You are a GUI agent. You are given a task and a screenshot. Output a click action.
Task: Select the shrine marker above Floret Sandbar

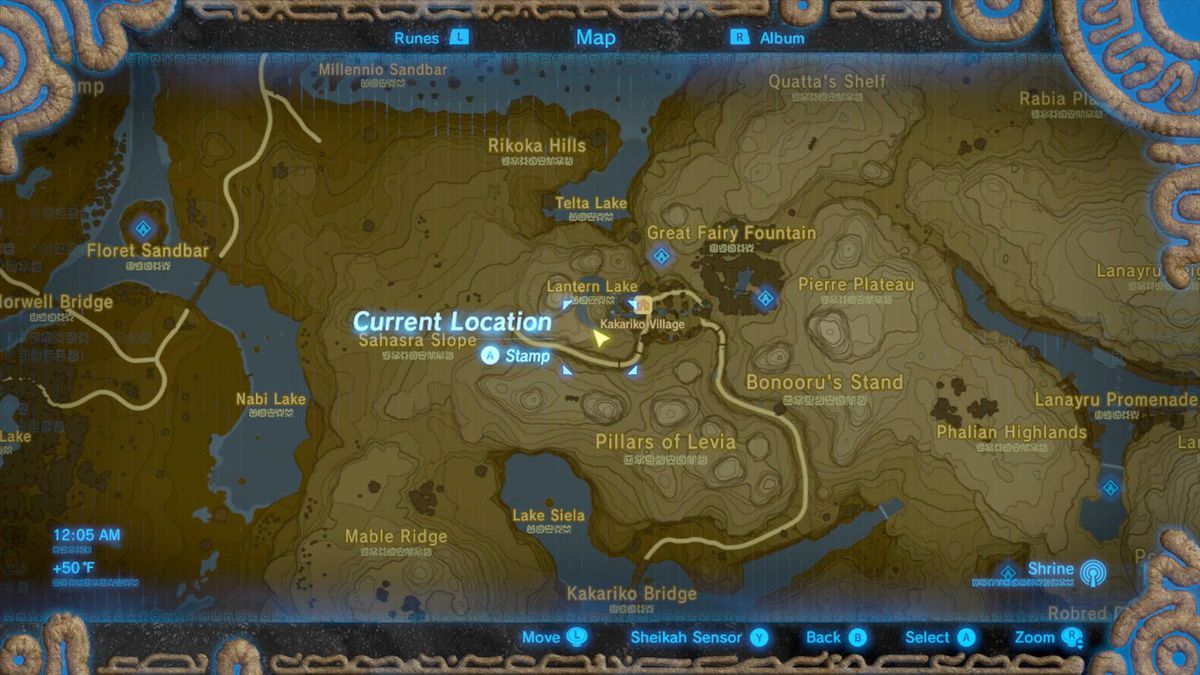click(145, 225)
